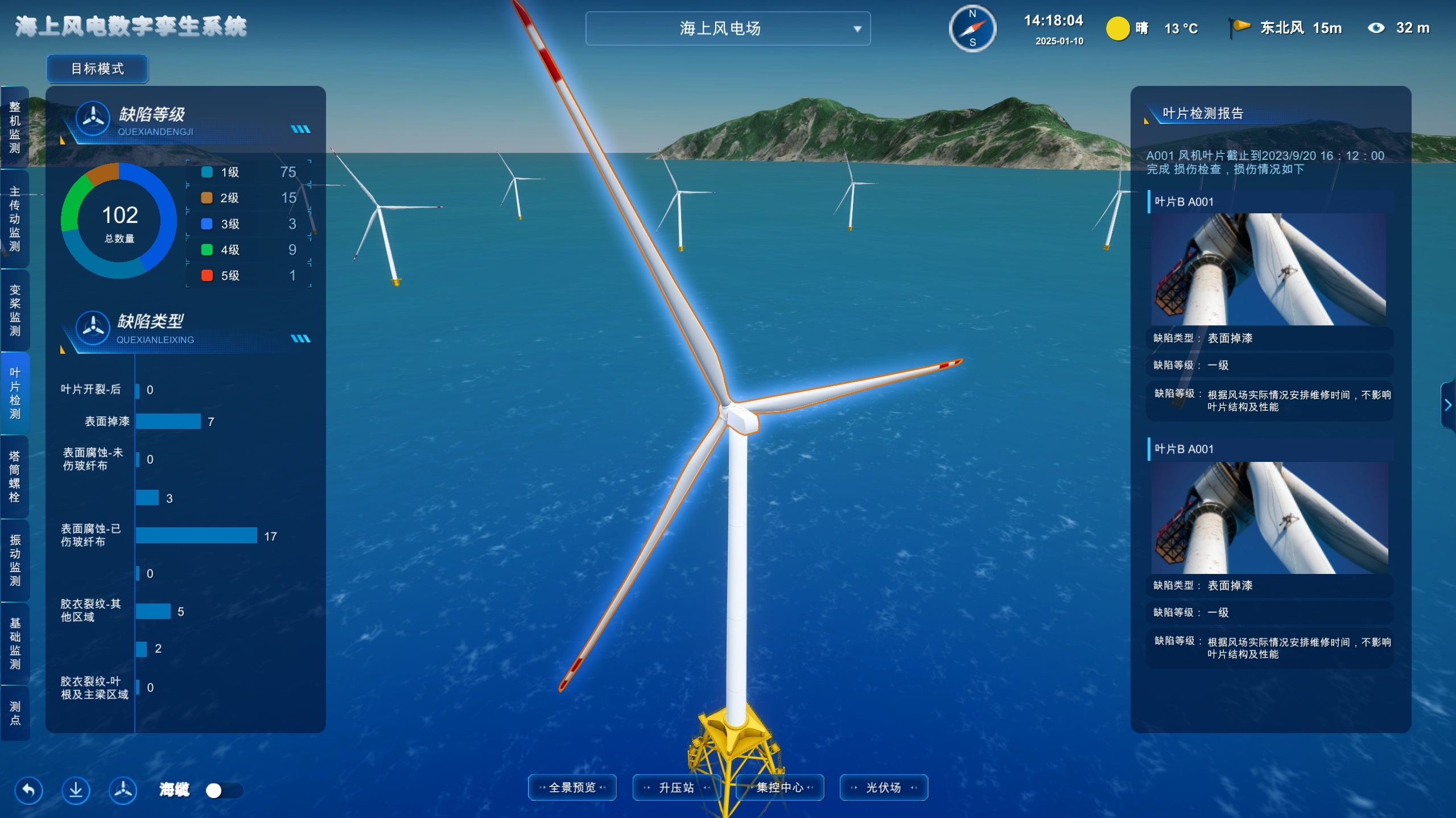The height and width of the screenshot is (818, 1456).
Task: Select the 叶片检测 tab
Action: click(15, 393)
